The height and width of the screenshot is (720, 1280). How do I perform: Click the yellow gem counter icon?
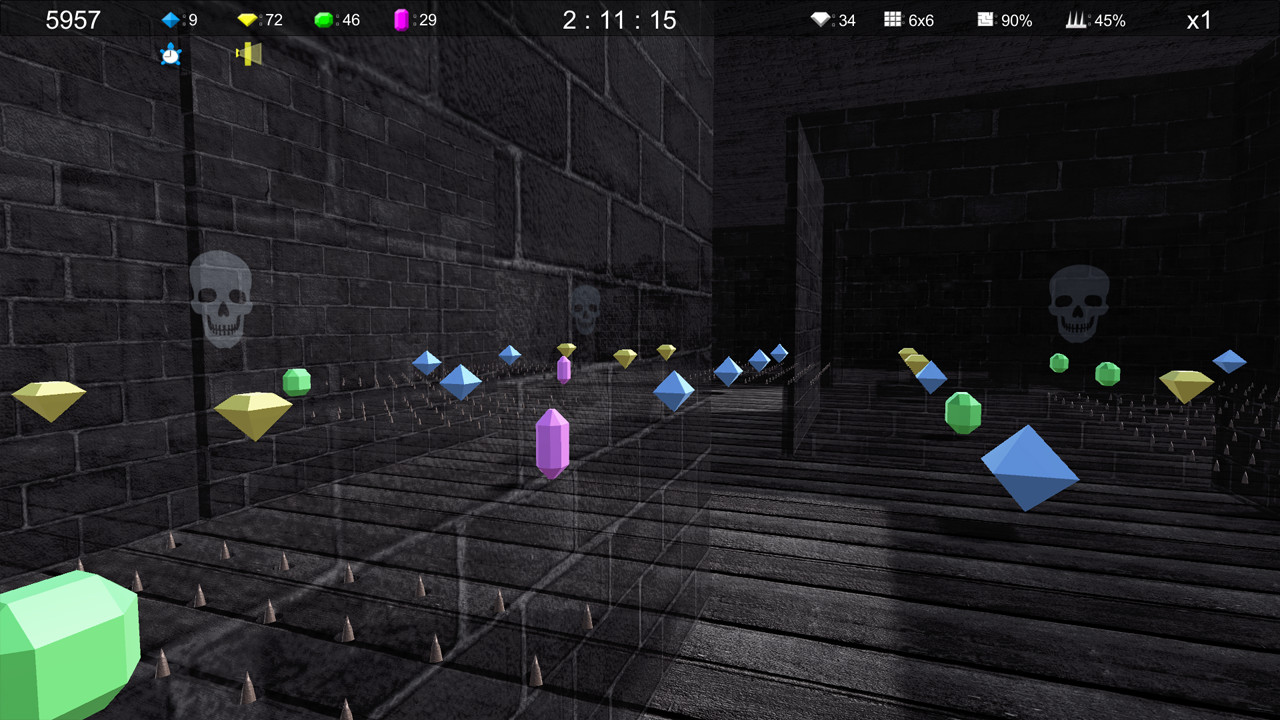(250, 19)
